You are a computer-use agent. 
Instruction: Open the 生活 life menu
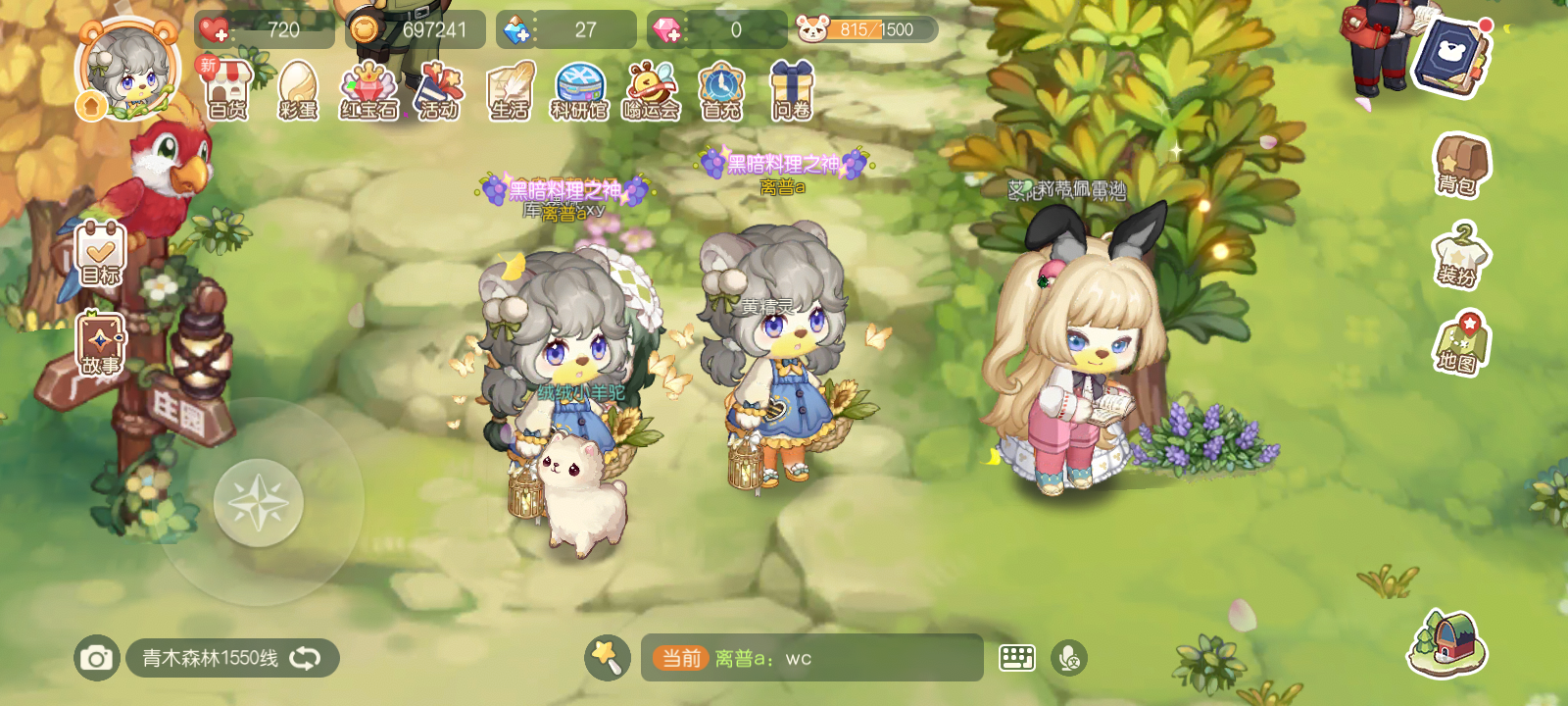[512, 93]
